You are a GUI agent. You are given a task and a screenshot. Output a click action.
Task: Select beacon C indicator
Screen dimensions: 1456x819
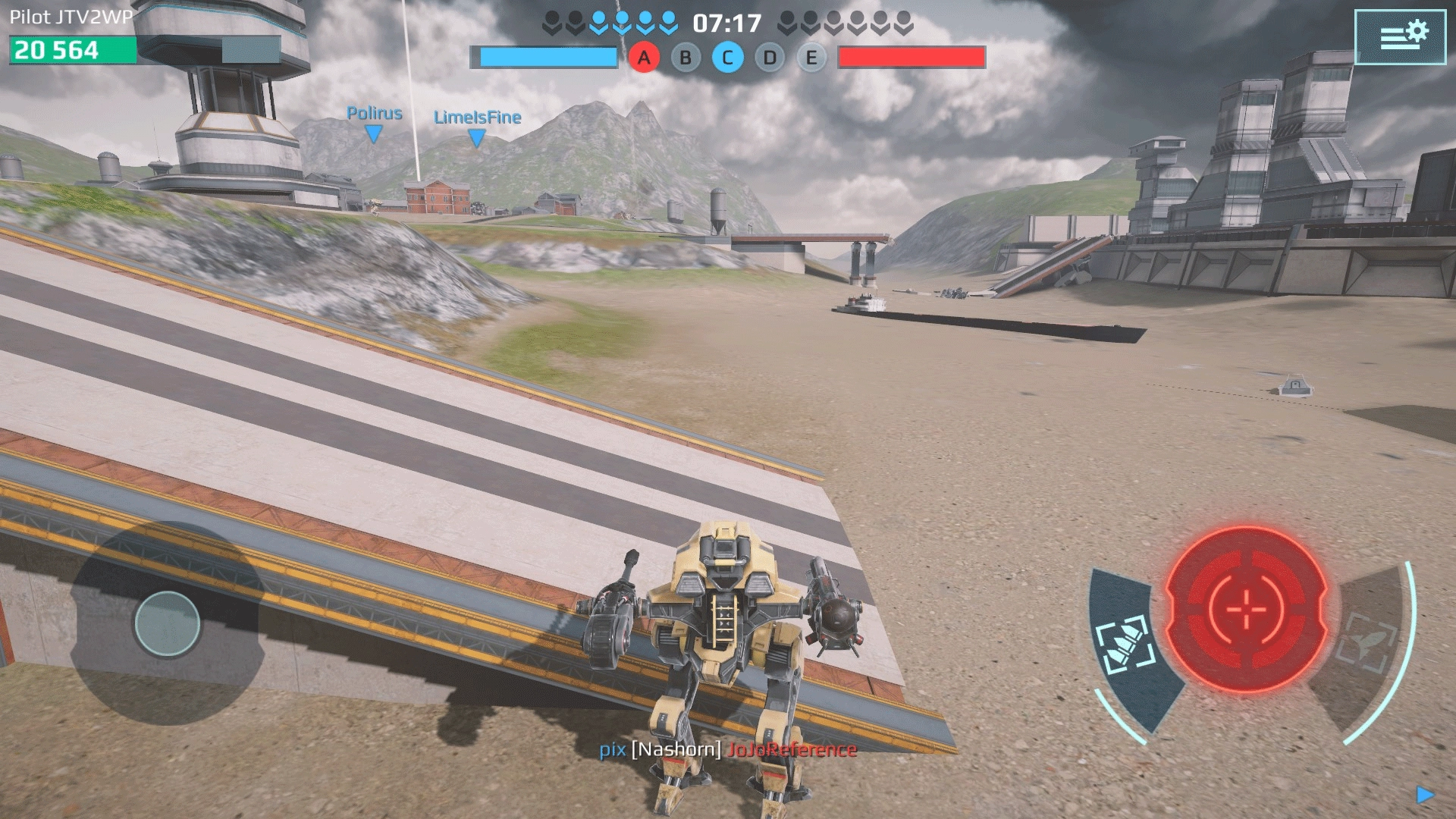tap(727, 58)
